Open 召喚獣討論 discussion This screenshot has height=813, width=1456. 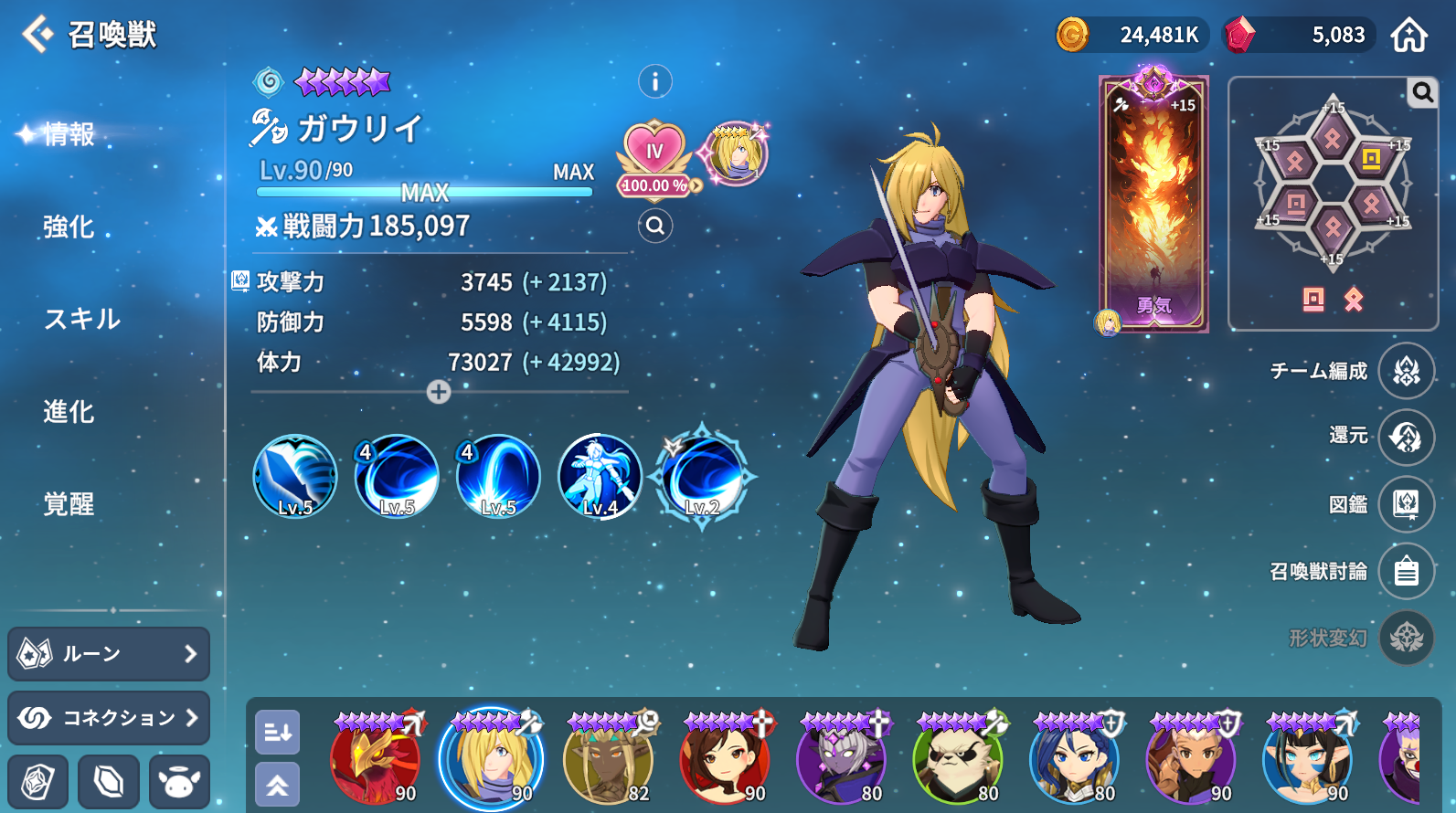click(x=1406, y=571)
